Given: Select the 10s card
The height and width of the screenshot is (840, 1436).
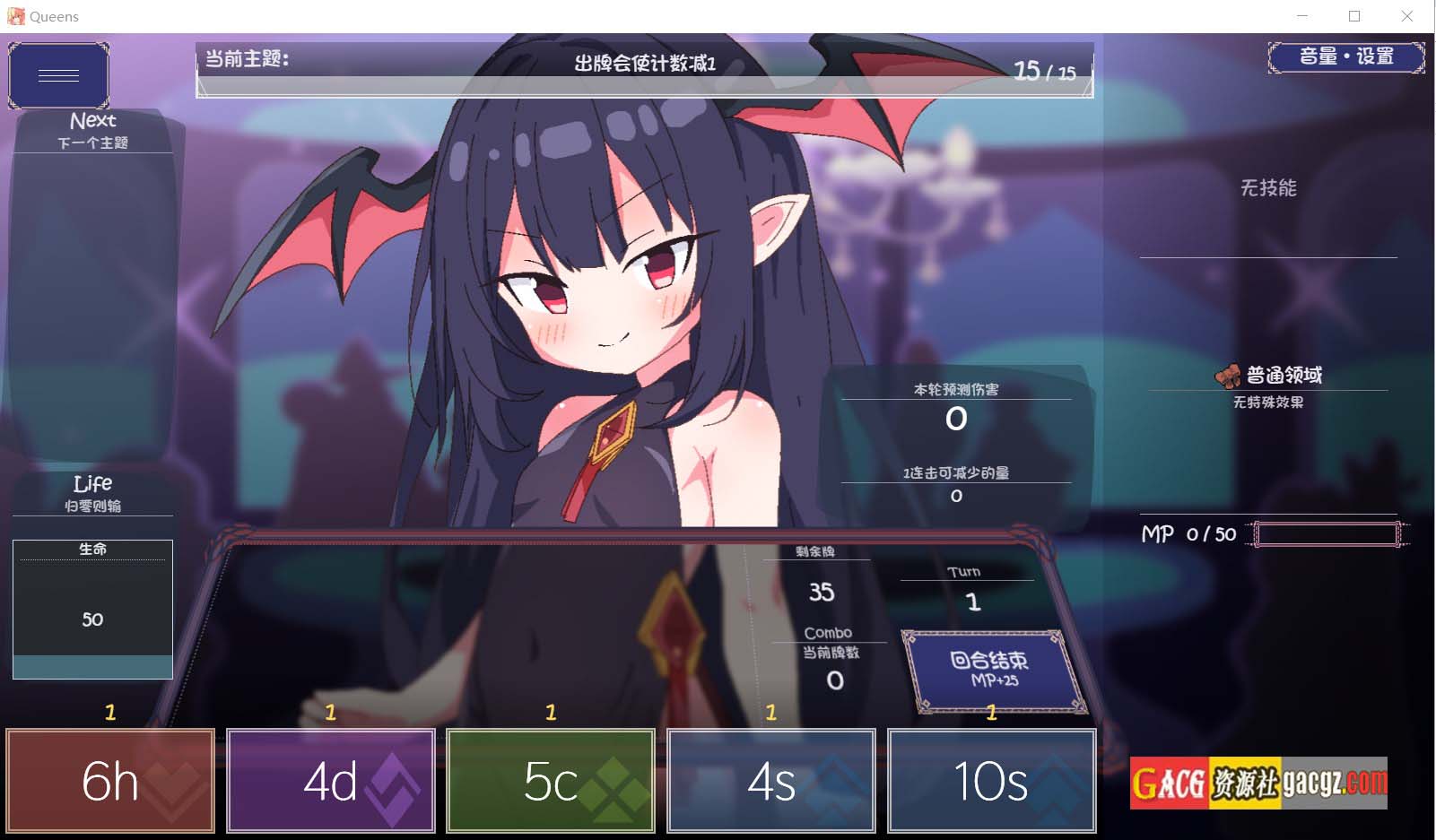Looking at the screenshot, I should coord(991,781).
